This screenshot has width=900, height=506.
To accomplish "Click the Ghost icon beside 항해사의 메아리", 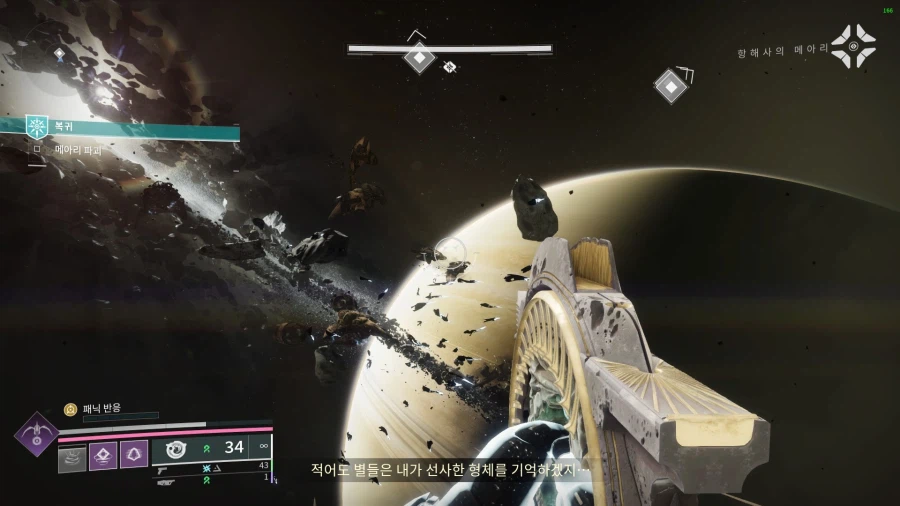I will (x=853, y=46).
